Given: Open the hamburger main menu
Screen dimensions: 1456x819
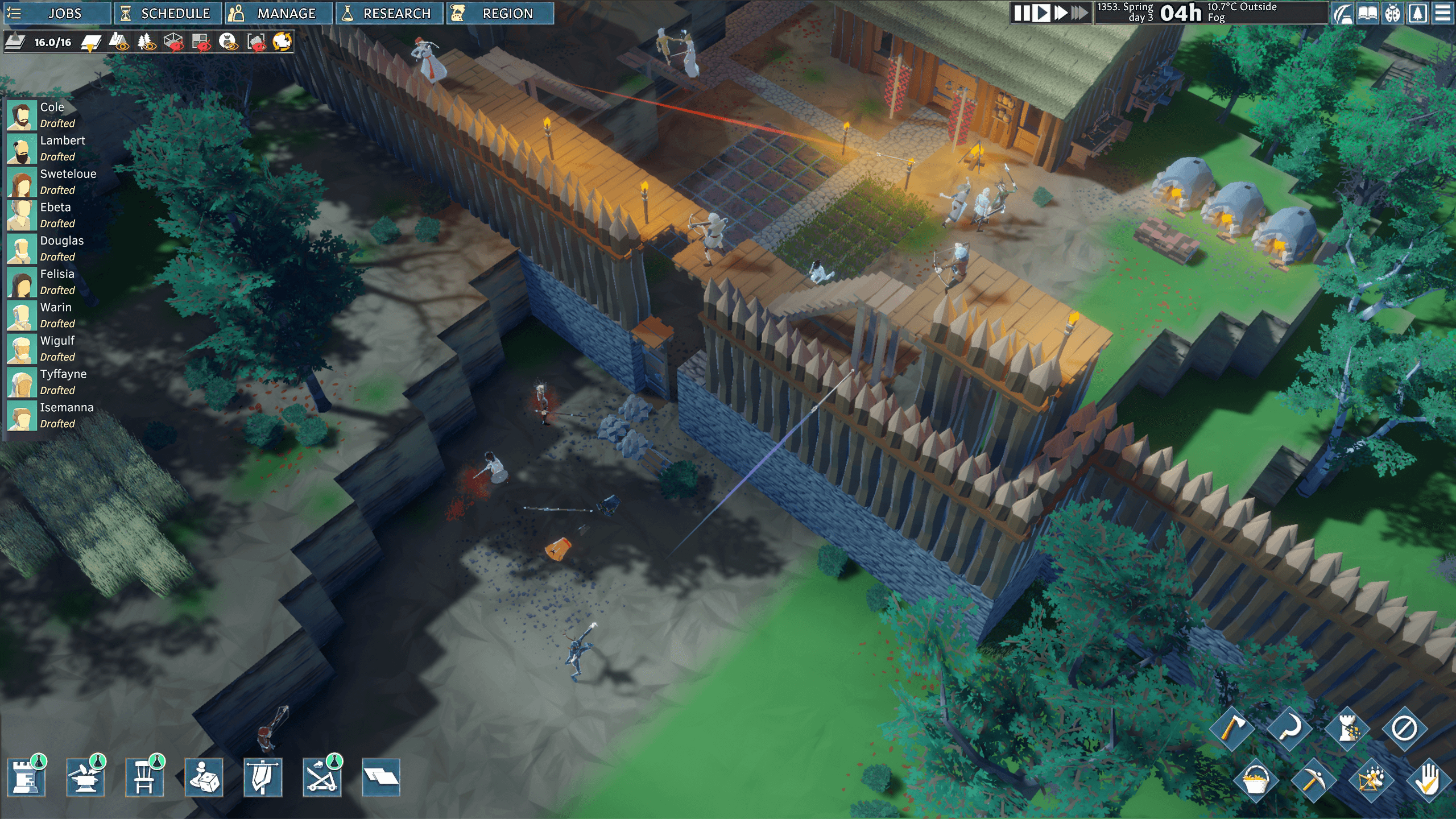Looking at the screenshot, I should (1442, 13).
